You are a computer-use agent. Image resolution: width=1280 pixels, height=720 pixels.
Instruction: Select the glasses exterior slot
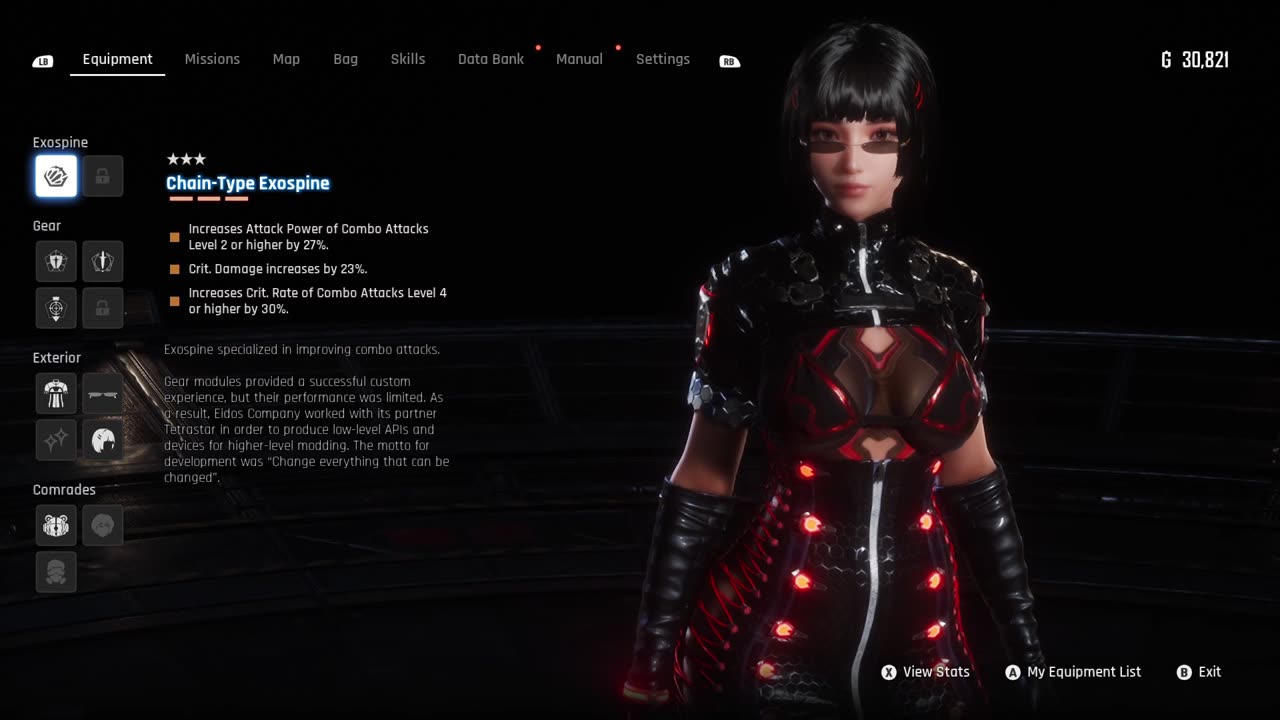(x=103, y=393)
